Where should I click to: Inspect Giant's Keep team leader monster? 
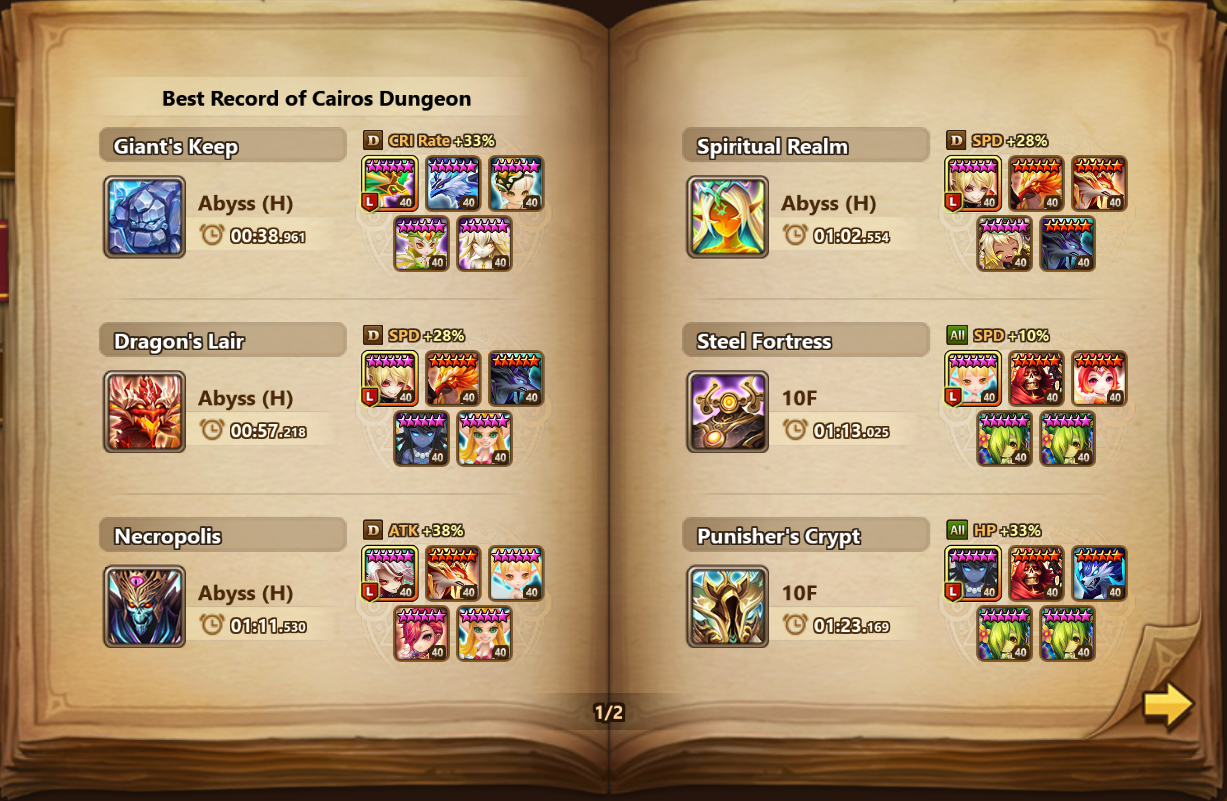pyautogui.click(x=389, y=184)
